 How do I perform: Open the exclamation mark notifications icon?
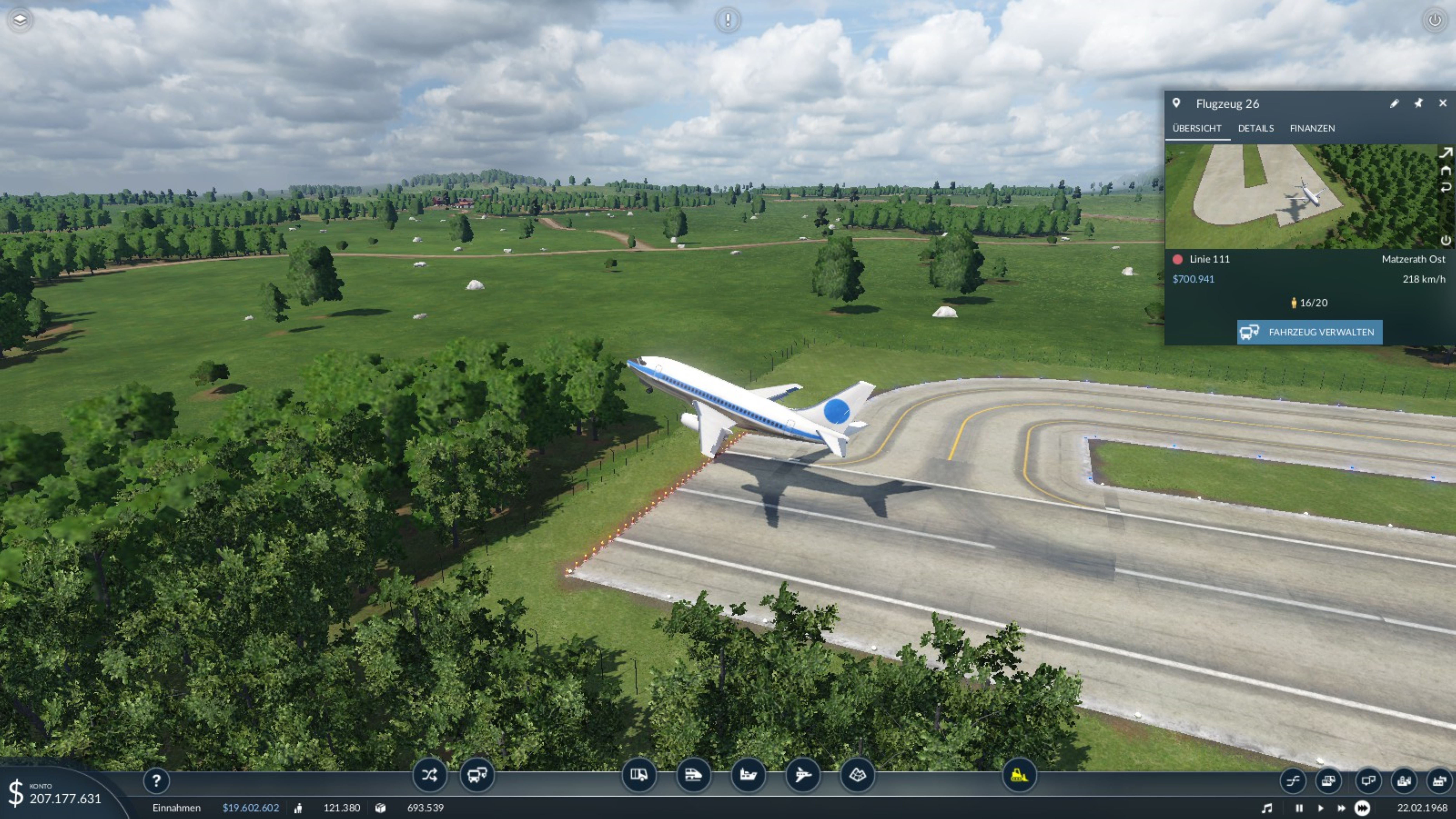click(727, 20)
